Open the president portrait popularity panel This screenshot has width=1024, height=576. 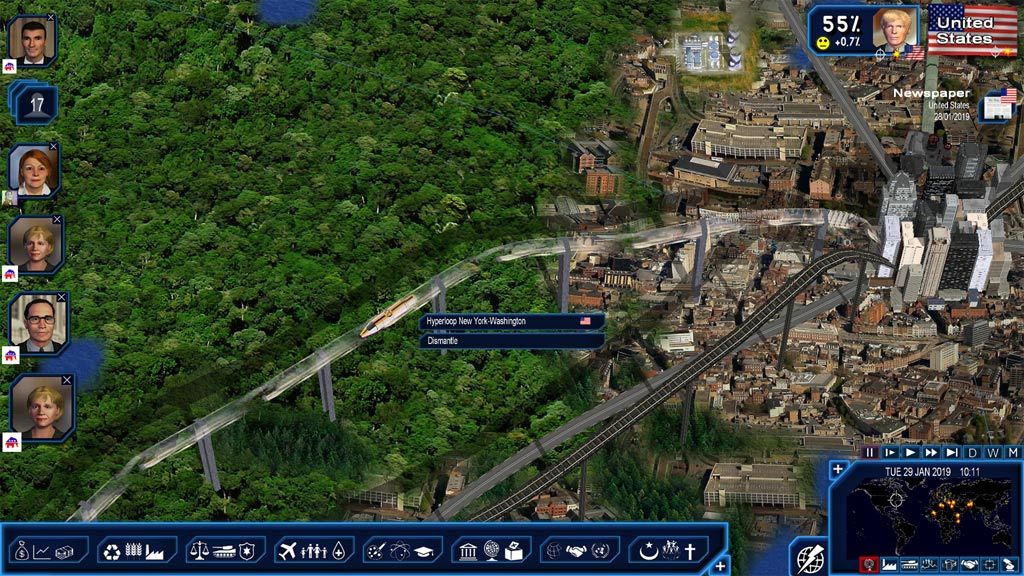click(x=894, y=29)
